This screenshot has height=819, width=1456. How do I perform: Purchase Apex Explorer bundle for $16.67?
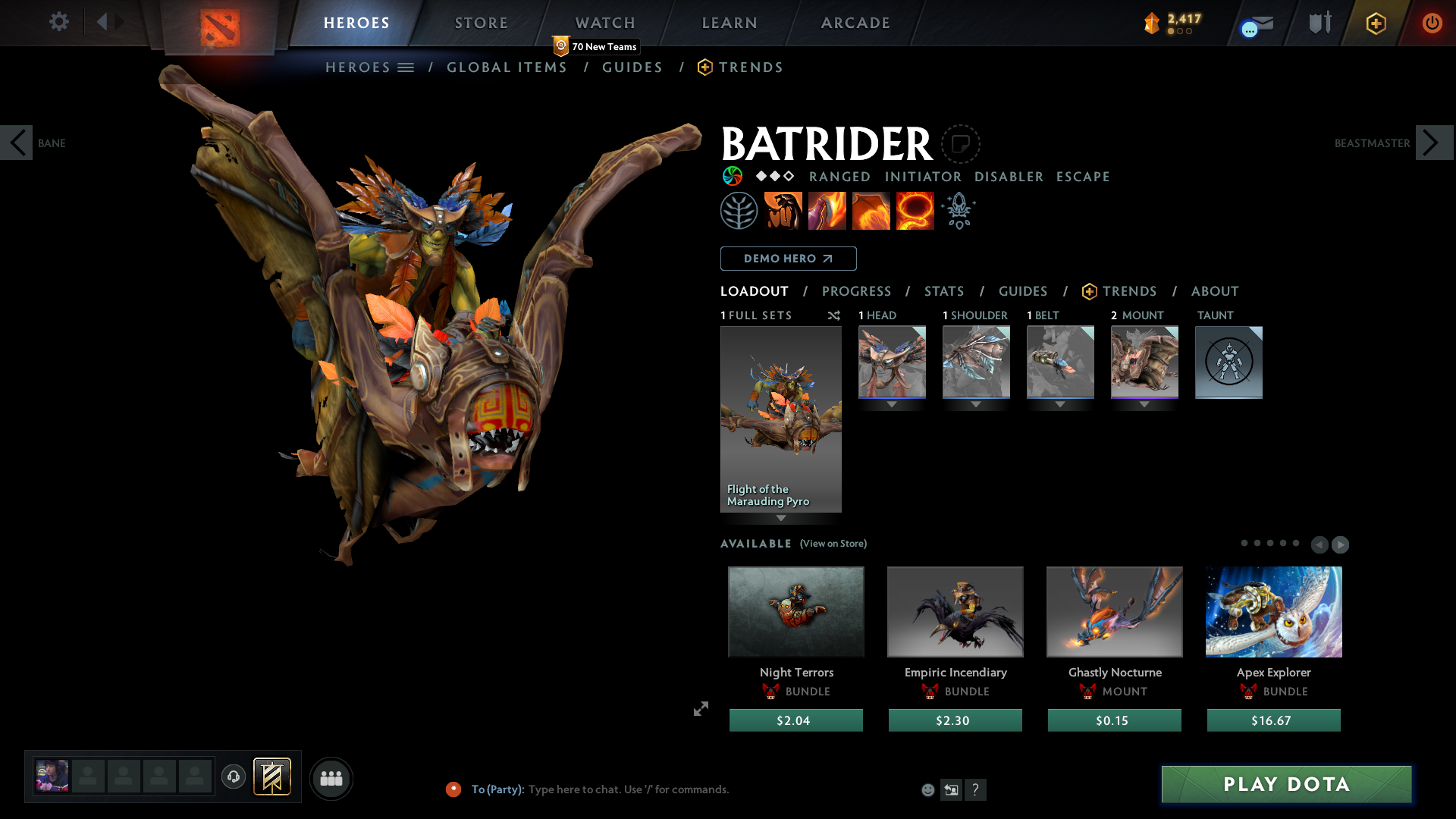1273,720
